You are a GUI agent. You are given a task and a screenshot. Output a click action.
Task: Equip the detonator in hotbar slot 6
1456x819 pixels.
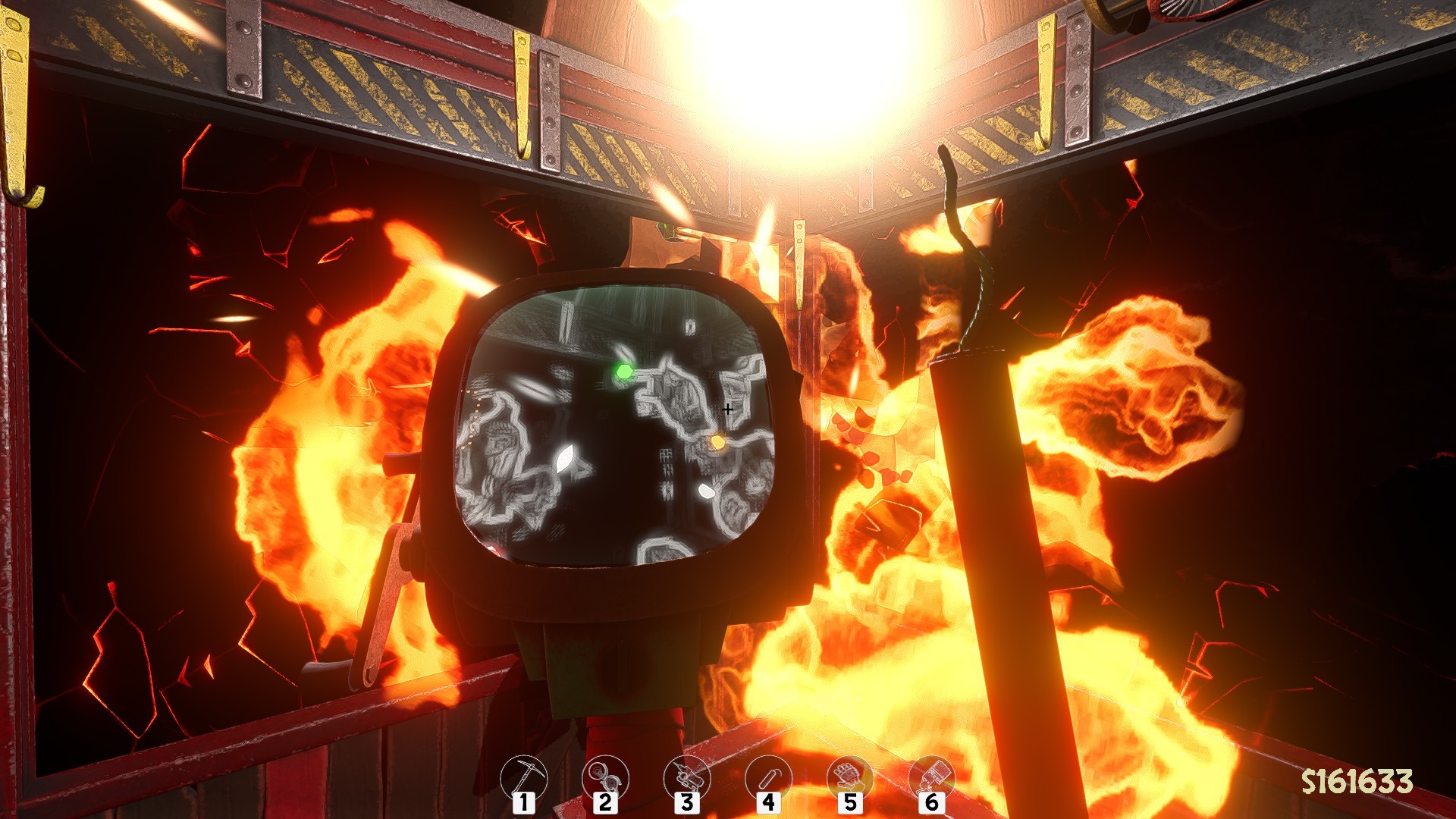click(931, 777)
